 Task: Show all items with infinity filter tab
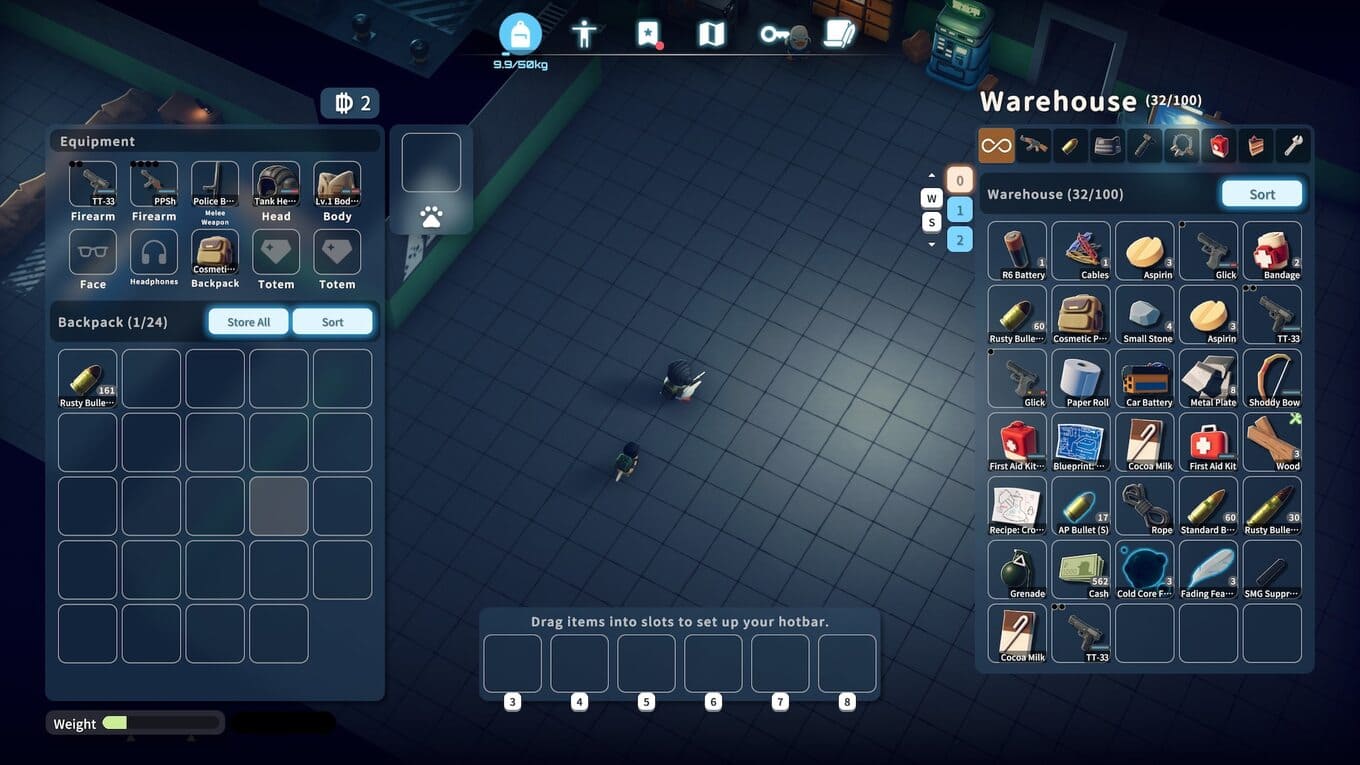[x=996, y=146]
